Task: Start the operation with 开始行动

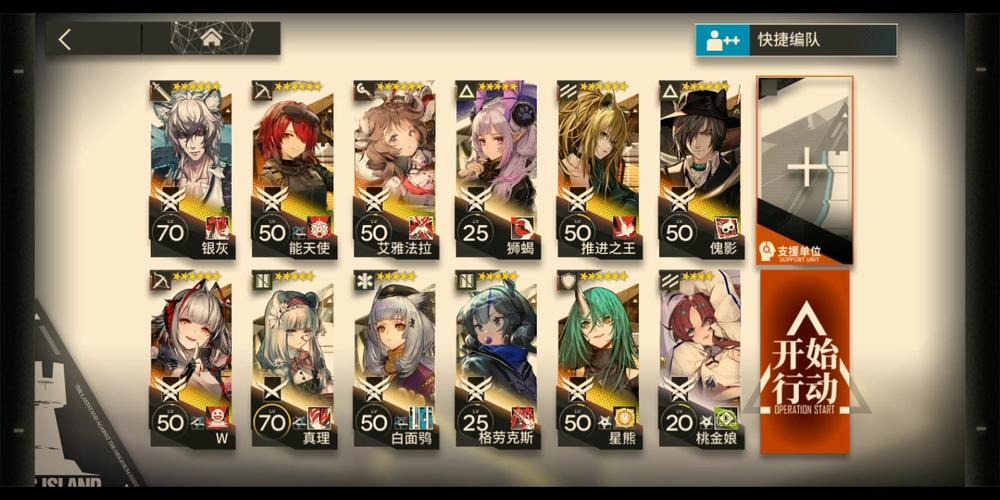Action: (805, 358)
